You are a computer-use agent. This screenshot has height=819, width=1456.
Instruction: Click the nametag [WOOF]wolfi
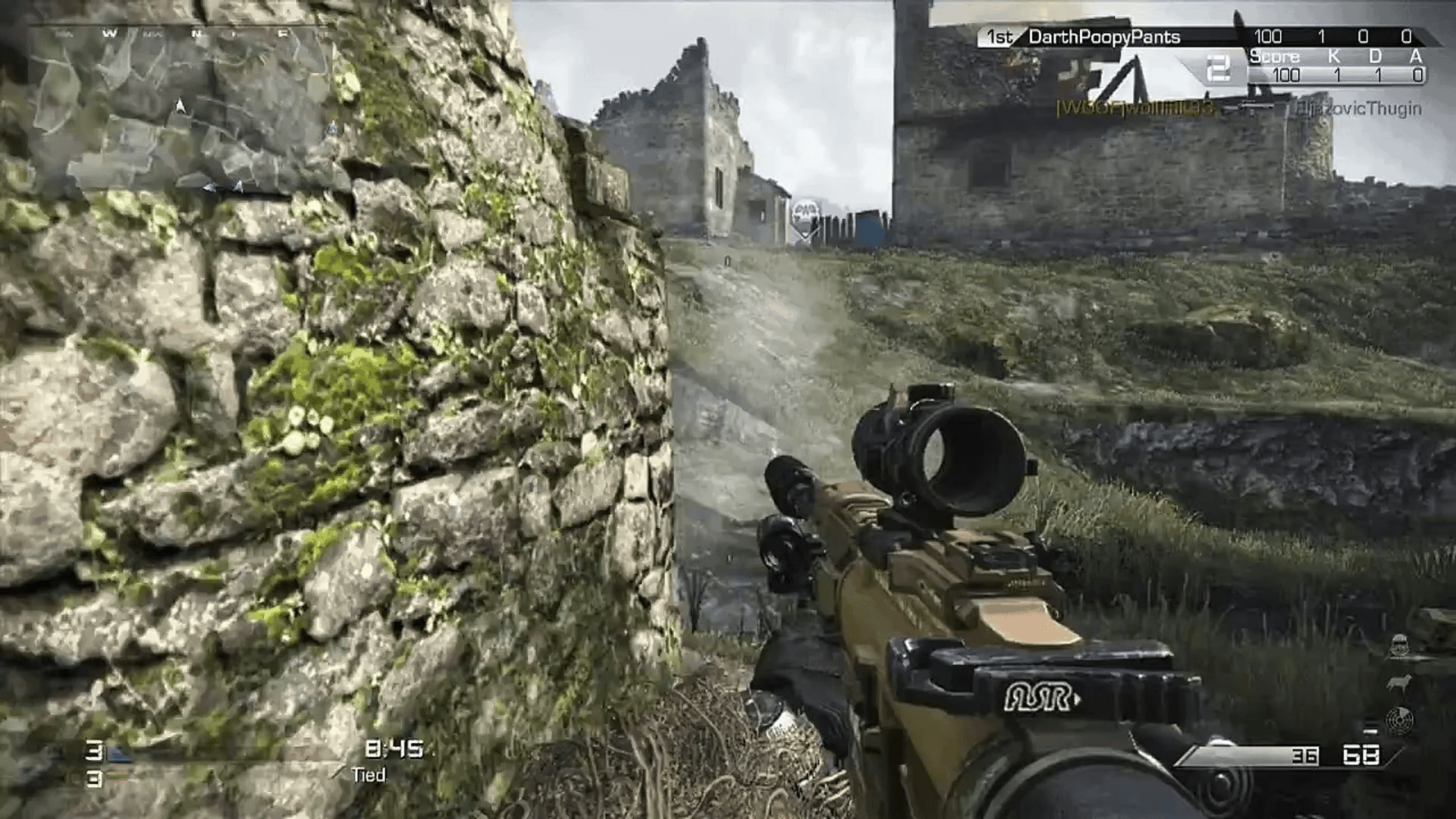1135,110
